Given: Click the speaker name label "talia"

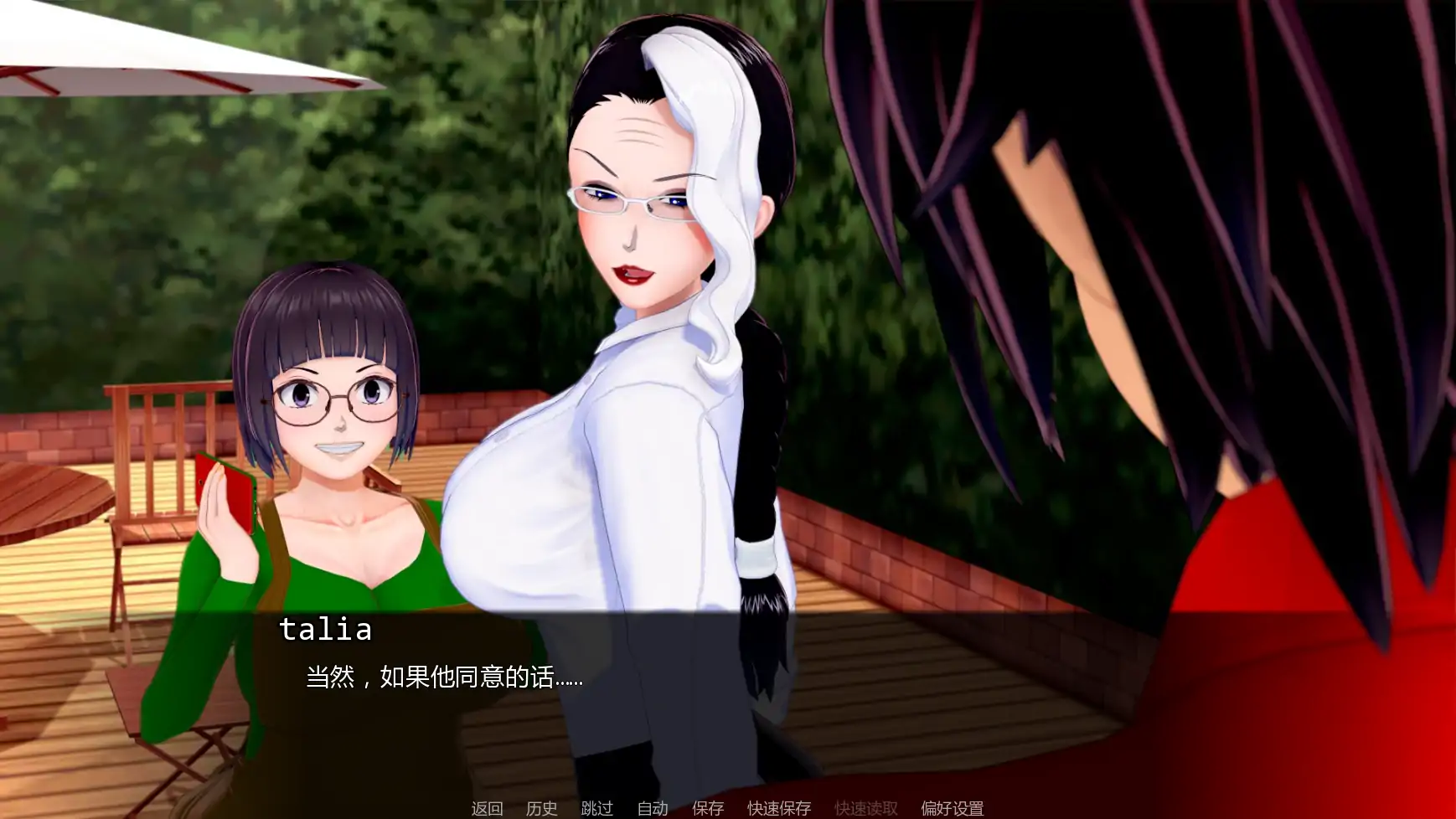Looking at the screenshot, I should 326,631.
